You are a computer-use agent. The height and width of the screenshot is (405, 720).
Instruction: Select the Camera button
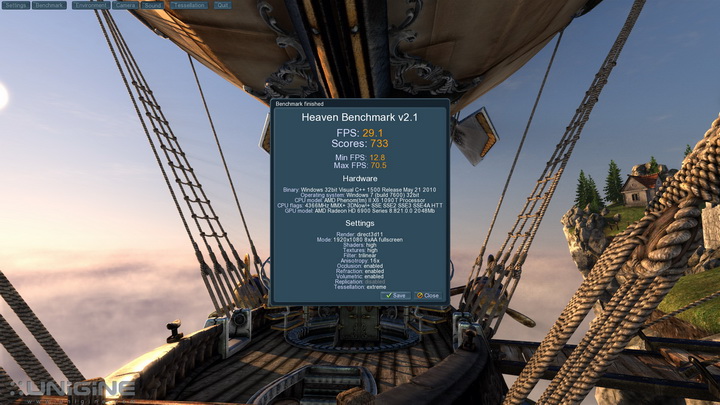point(125,5)
